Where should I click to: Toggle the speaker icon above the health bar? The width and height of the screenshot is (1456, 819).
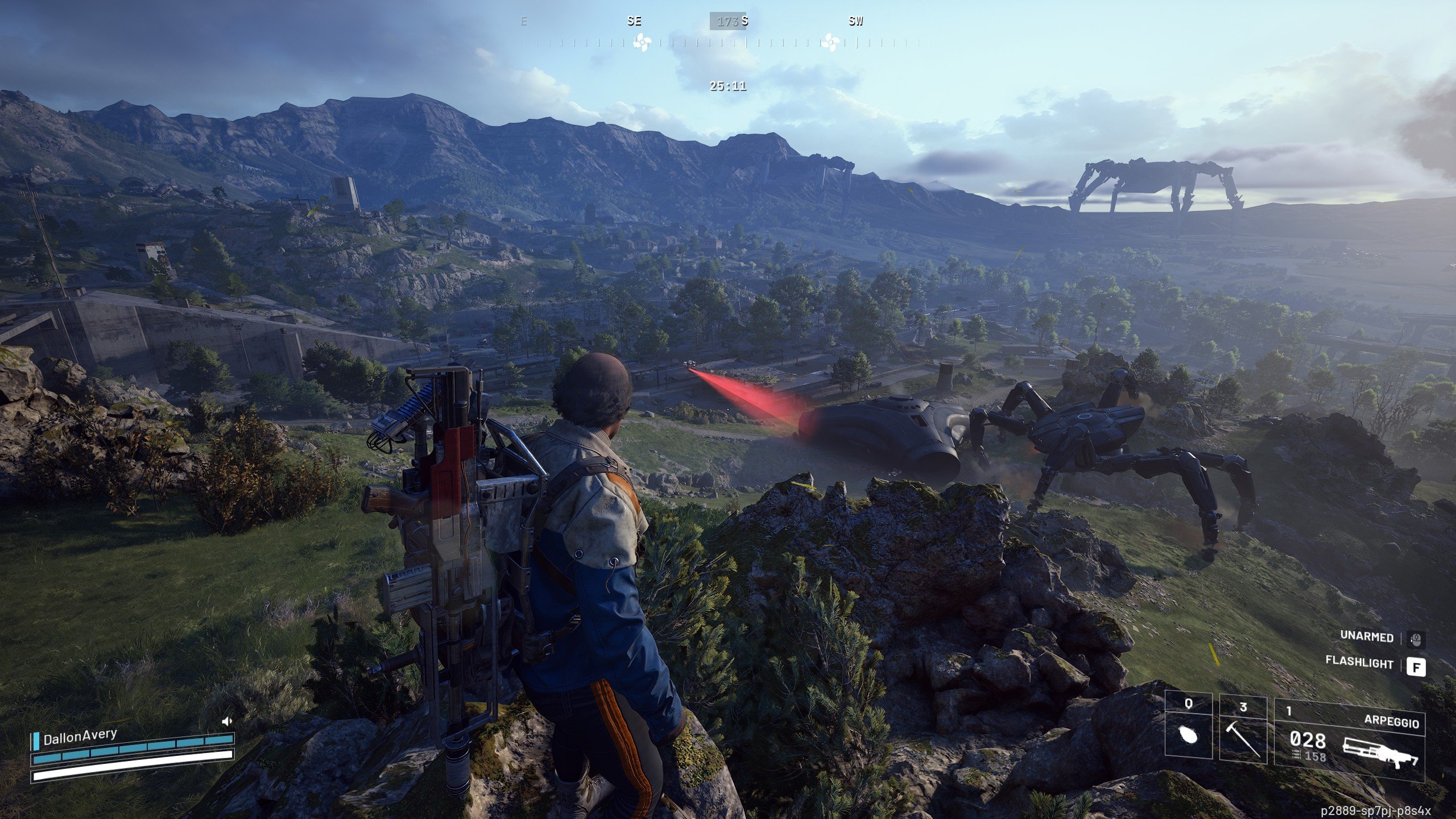[x=227, y=722]
